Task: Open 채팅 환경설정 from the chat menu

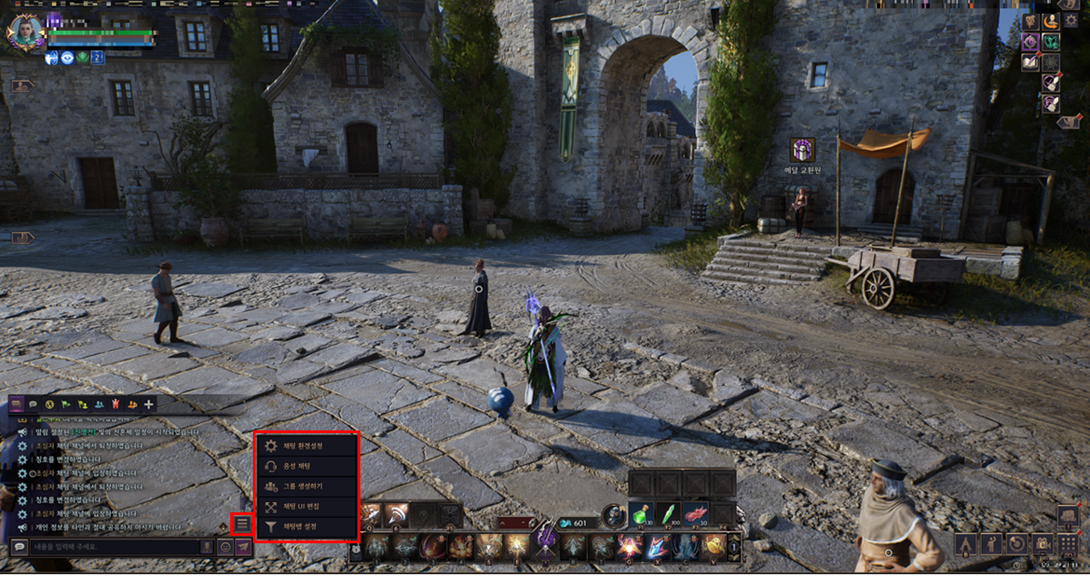Action: pos(304,446)
